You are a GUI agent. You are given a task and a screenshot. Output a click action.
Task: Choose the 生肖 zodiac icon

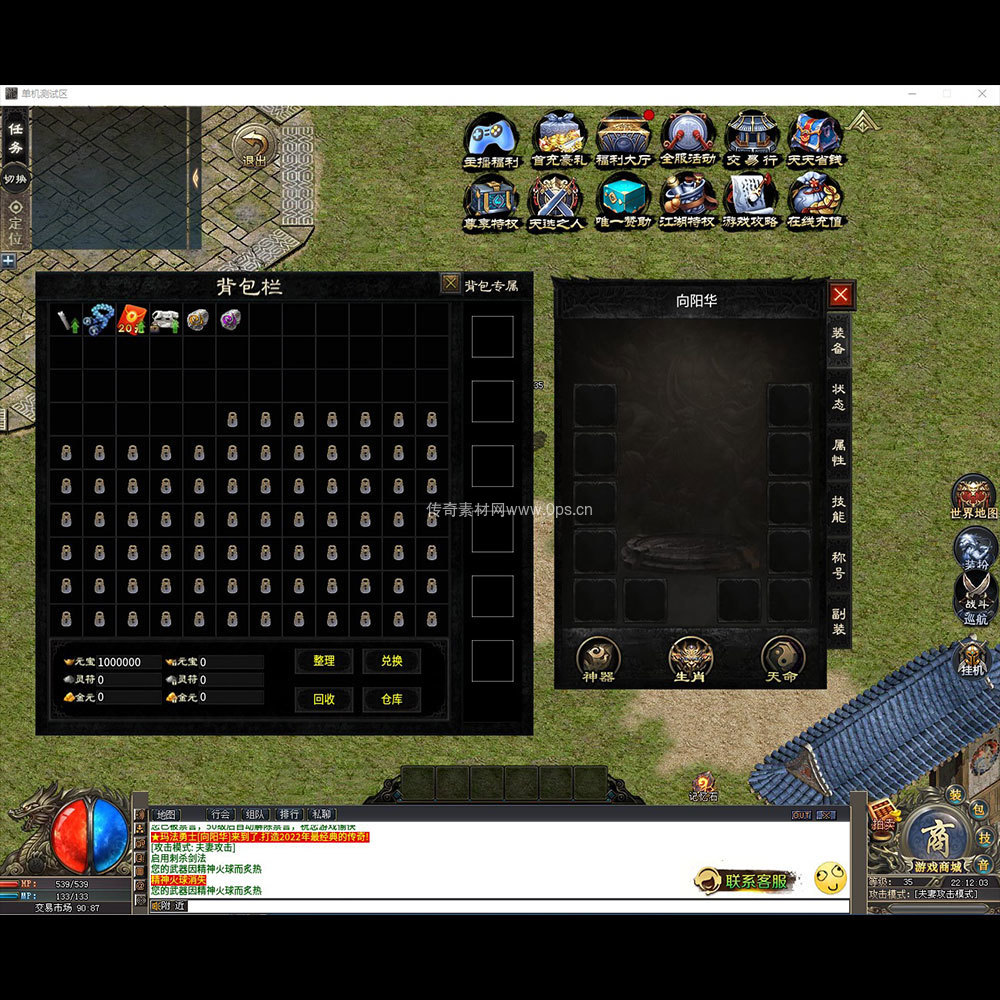click(690, 659)
